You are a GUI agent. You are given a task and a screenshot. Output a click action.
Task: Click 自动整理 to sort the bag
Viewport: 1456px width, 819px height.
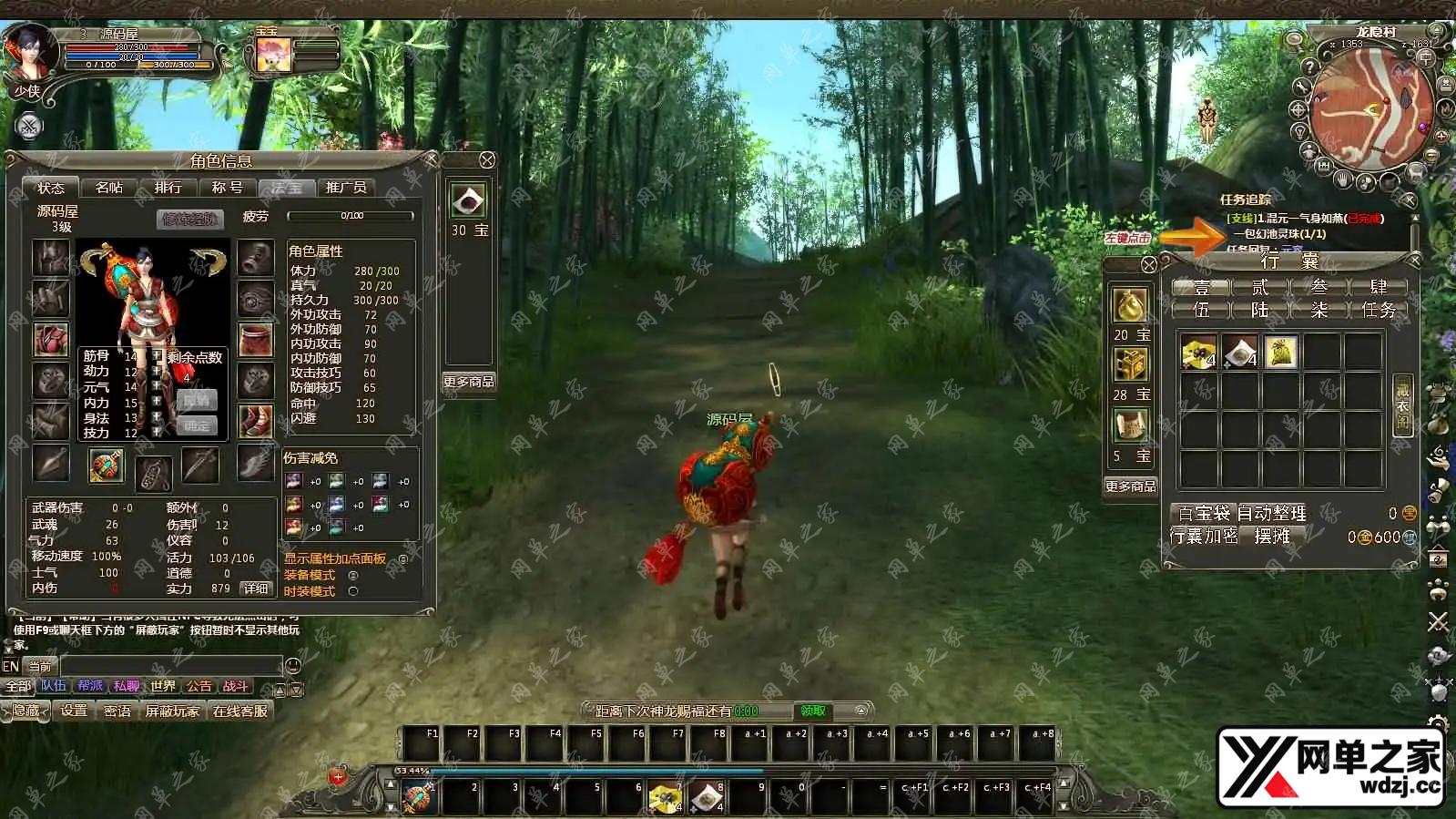point(1271,513)
